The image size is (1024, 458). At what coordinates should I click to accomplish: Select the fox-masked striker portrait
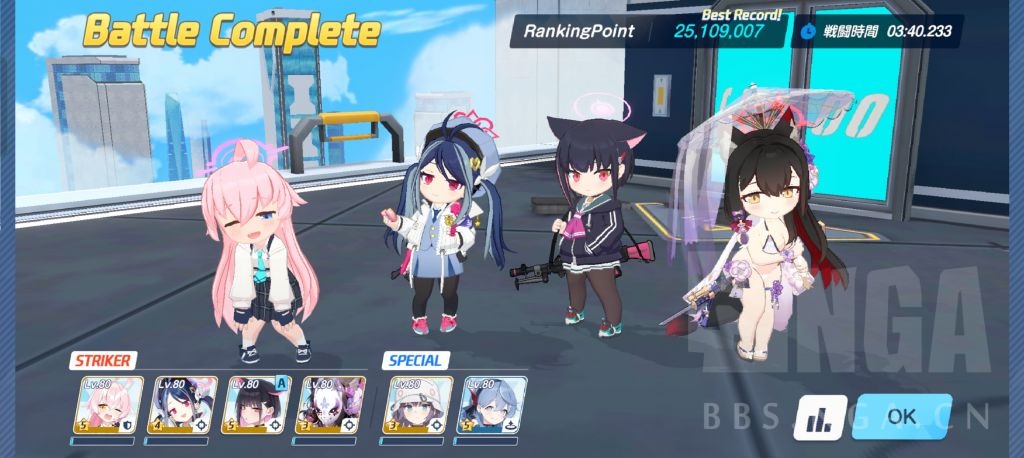coord(332,405)
